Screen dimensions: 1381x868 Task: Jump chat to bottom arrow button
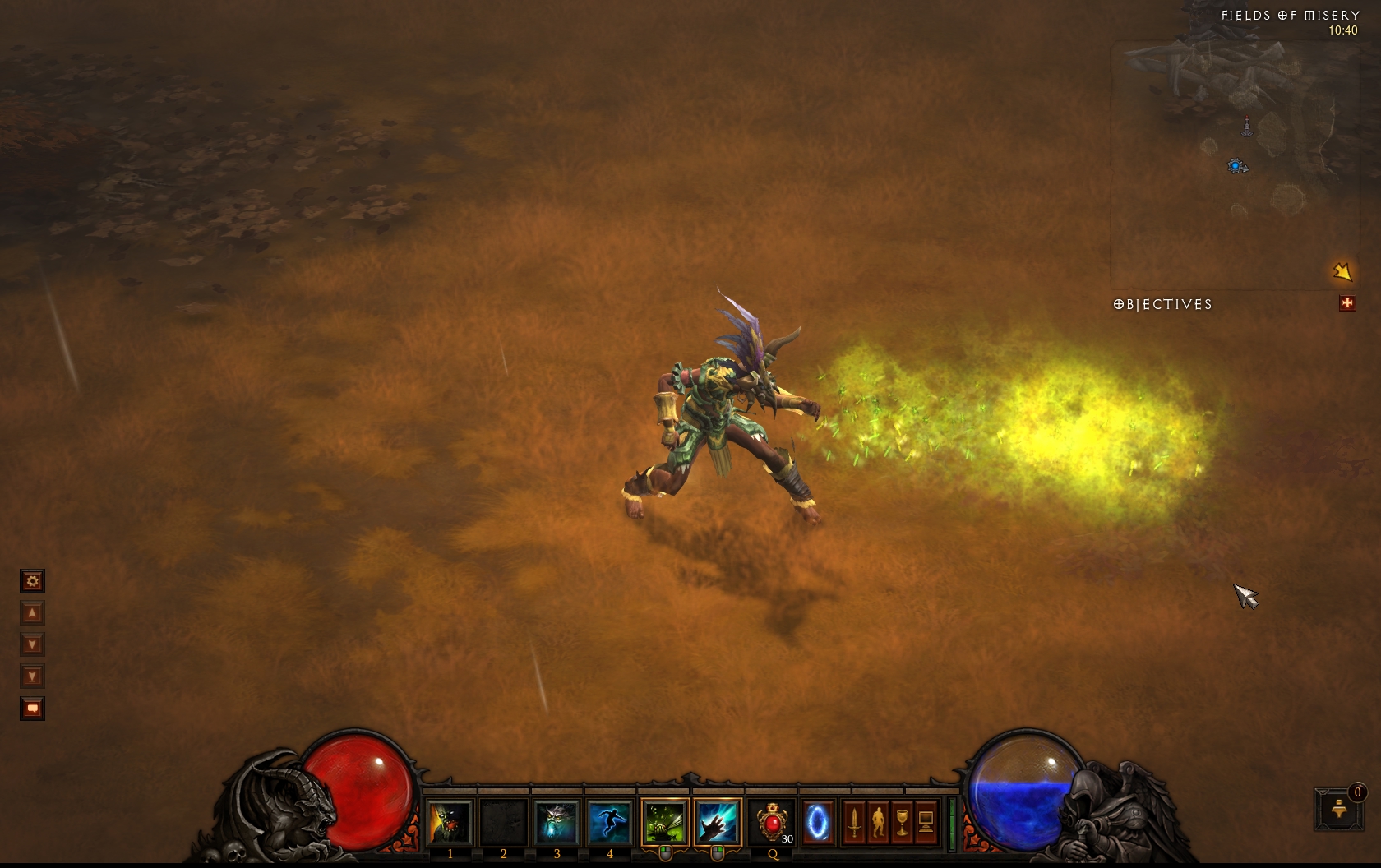click(x=32, y=676)
